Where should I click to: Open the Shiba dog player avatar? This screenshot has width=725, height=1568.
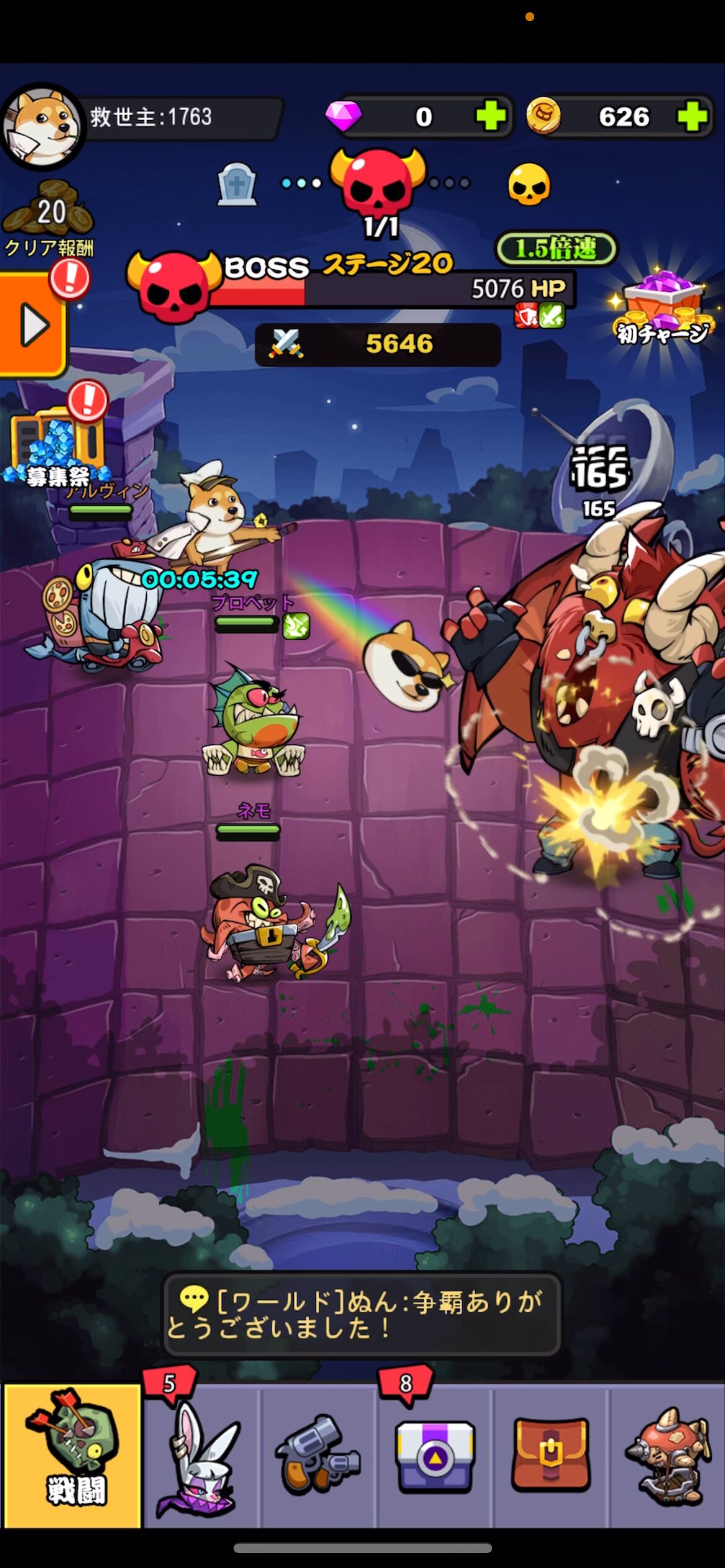[42, 126]
